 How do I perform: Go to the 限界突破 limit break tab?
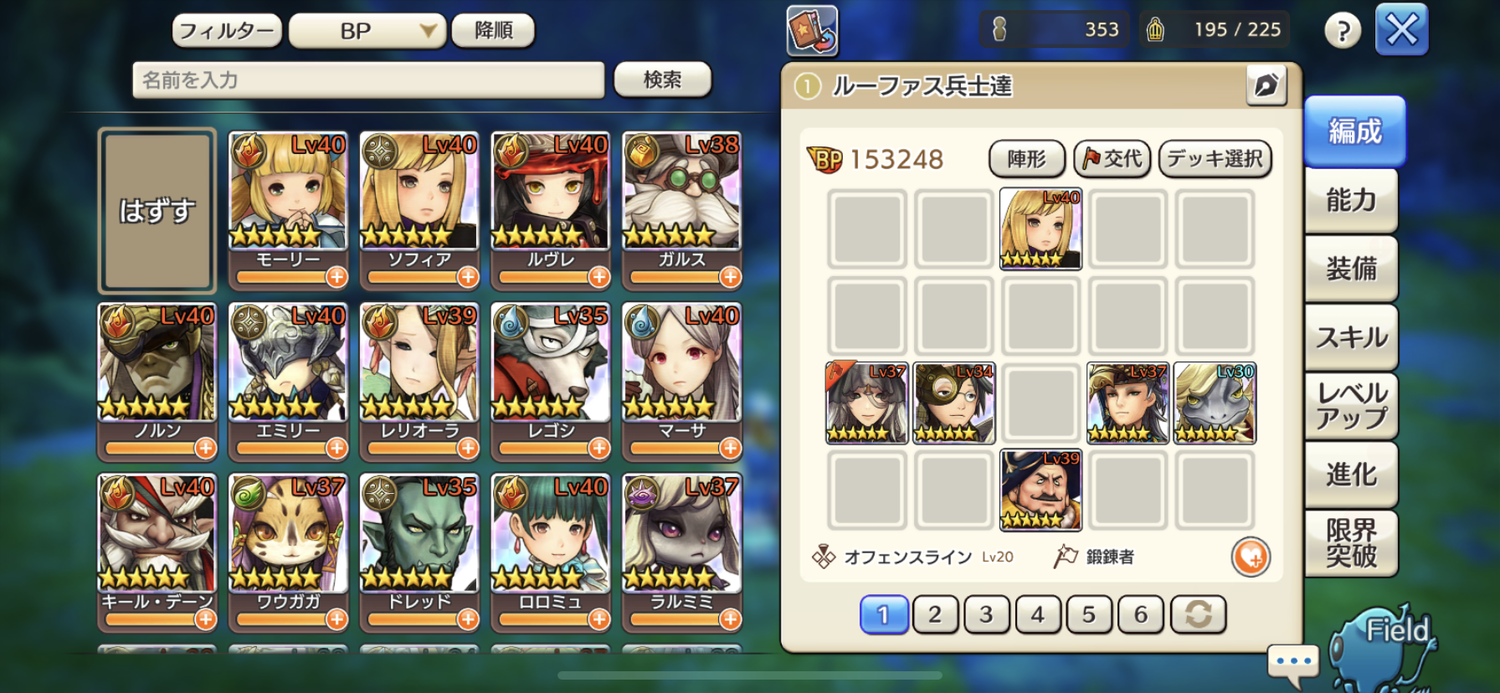(x=1351, y=543)
